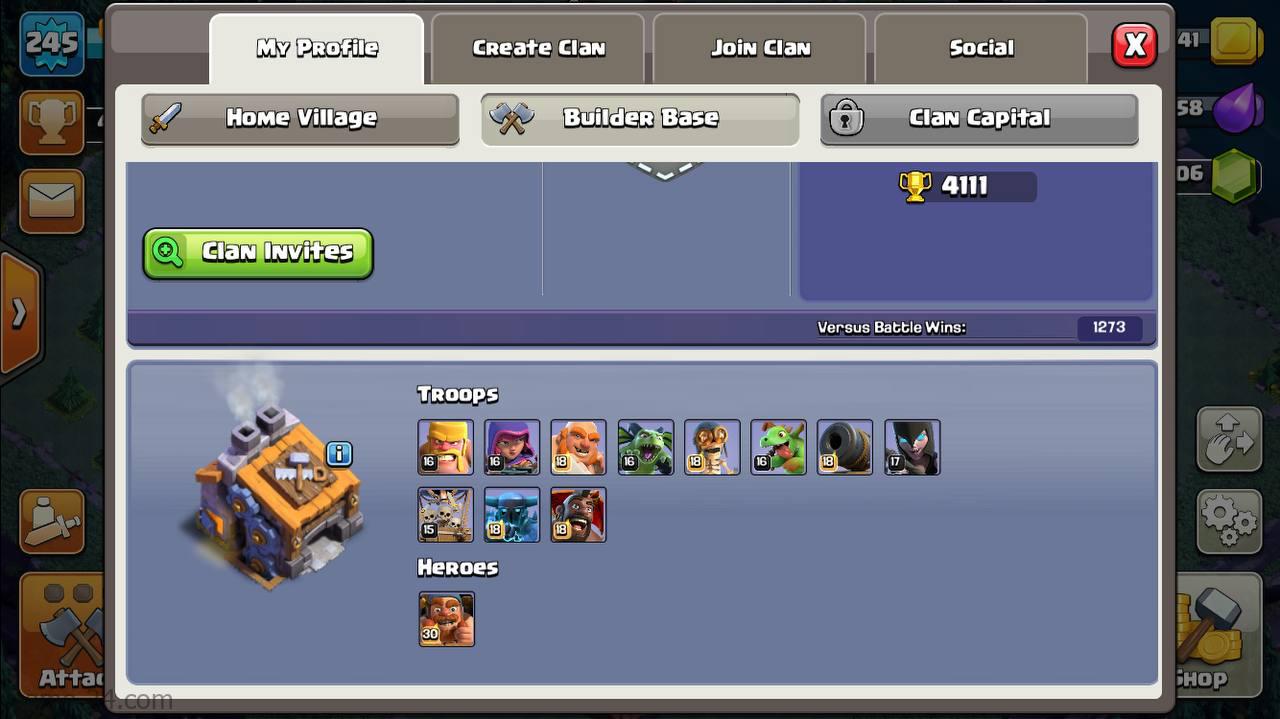Select the Social tab
This screenshot has width=1280, height=719.
point(981,48)
